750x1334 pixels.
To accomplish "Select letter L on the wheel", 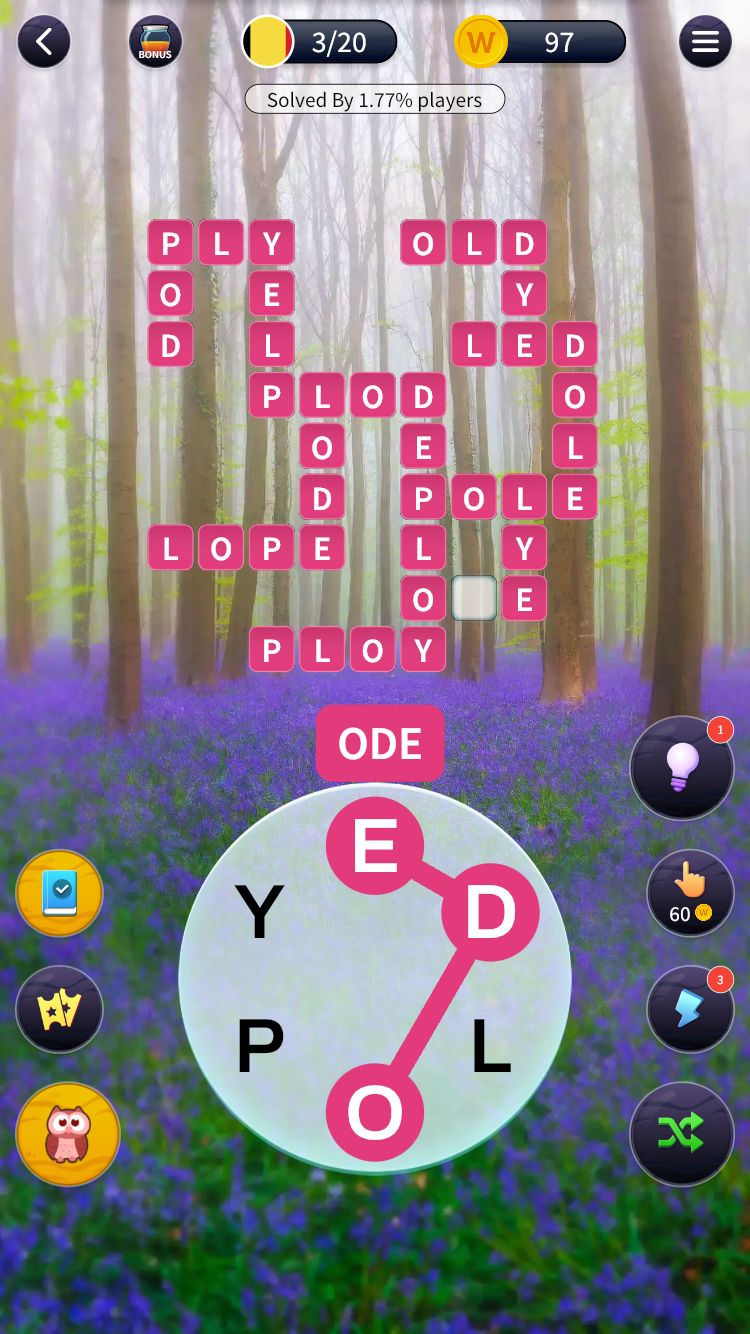I will [491, 1047].
